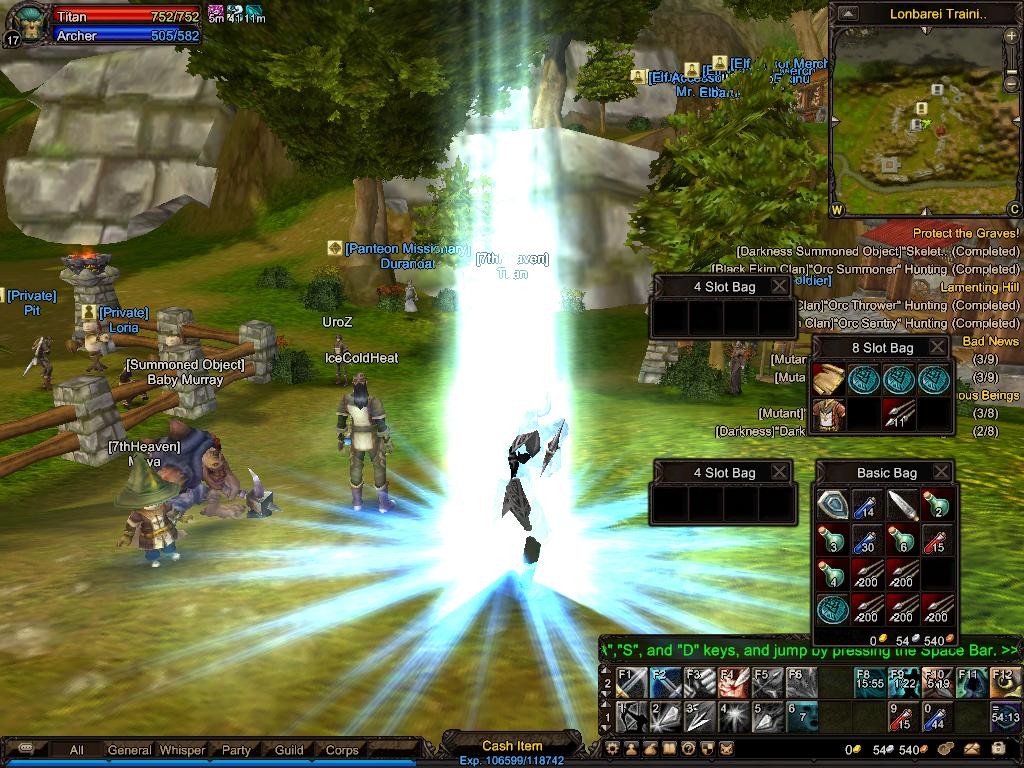Select the scroll item in 8 Slot Bag

[828, 379]
